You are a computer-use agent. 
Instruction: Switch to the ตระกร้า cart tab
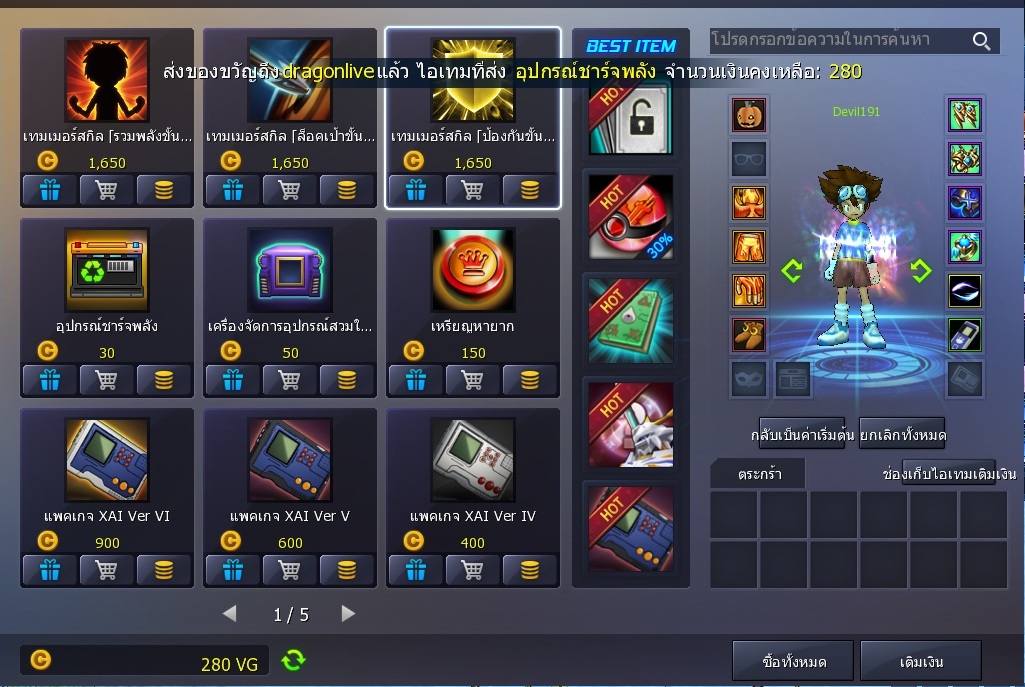(x=757, y=474)
